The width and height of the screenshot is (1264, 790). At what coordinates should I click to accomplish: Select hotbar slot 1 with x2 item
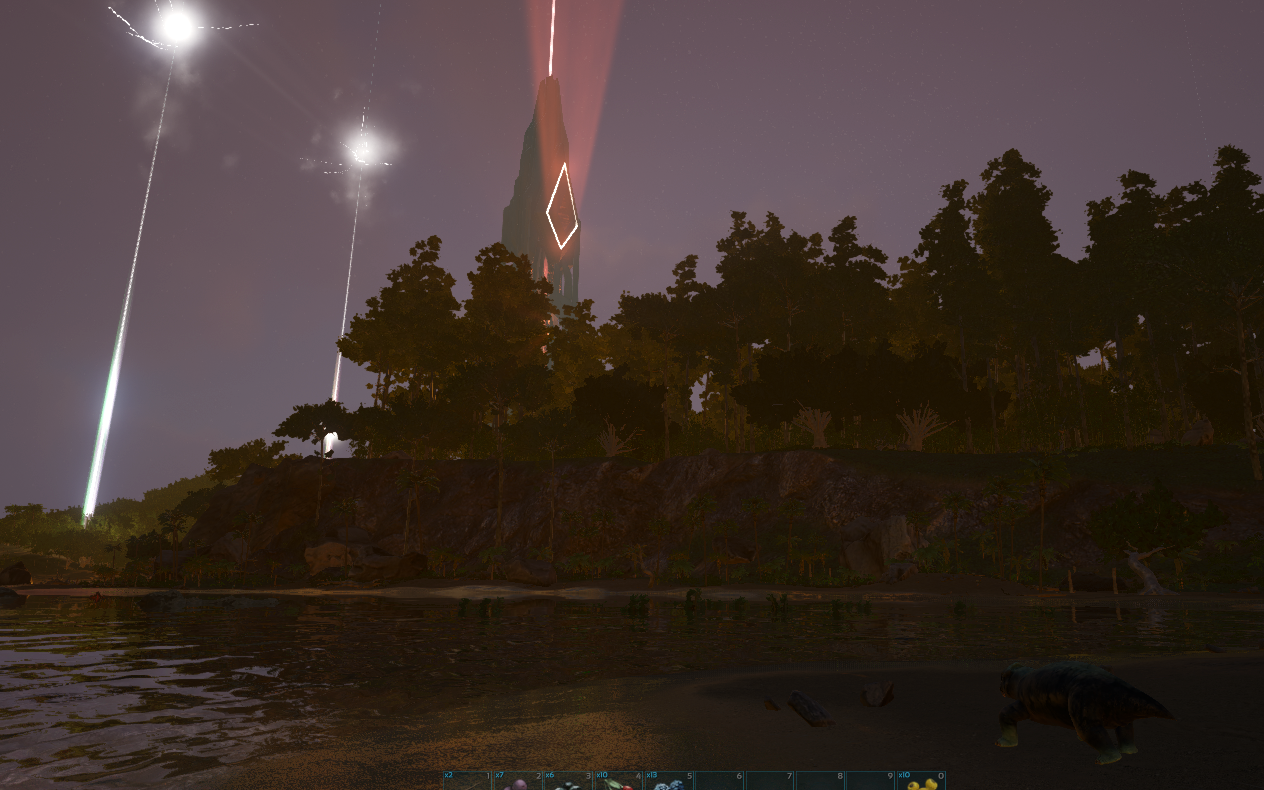pos(467,781)
